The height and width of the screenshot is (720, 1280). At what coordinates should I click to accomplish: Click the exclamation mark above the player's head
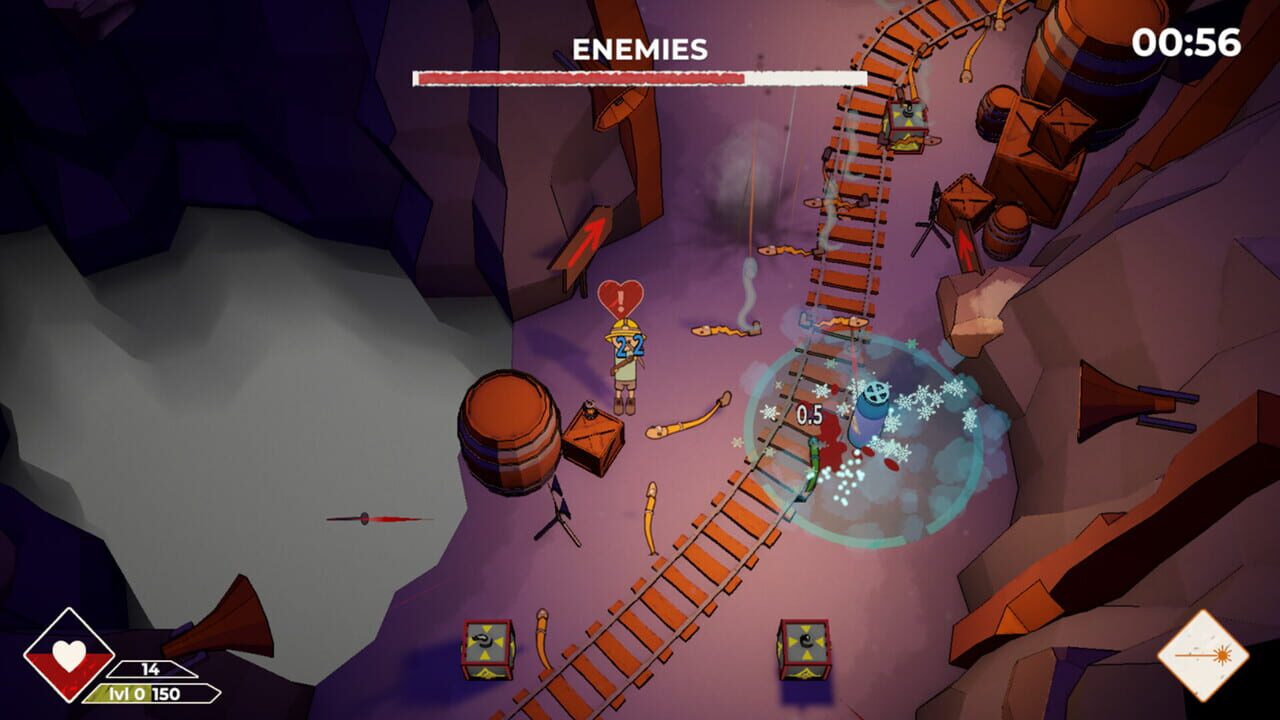(620, 301)
